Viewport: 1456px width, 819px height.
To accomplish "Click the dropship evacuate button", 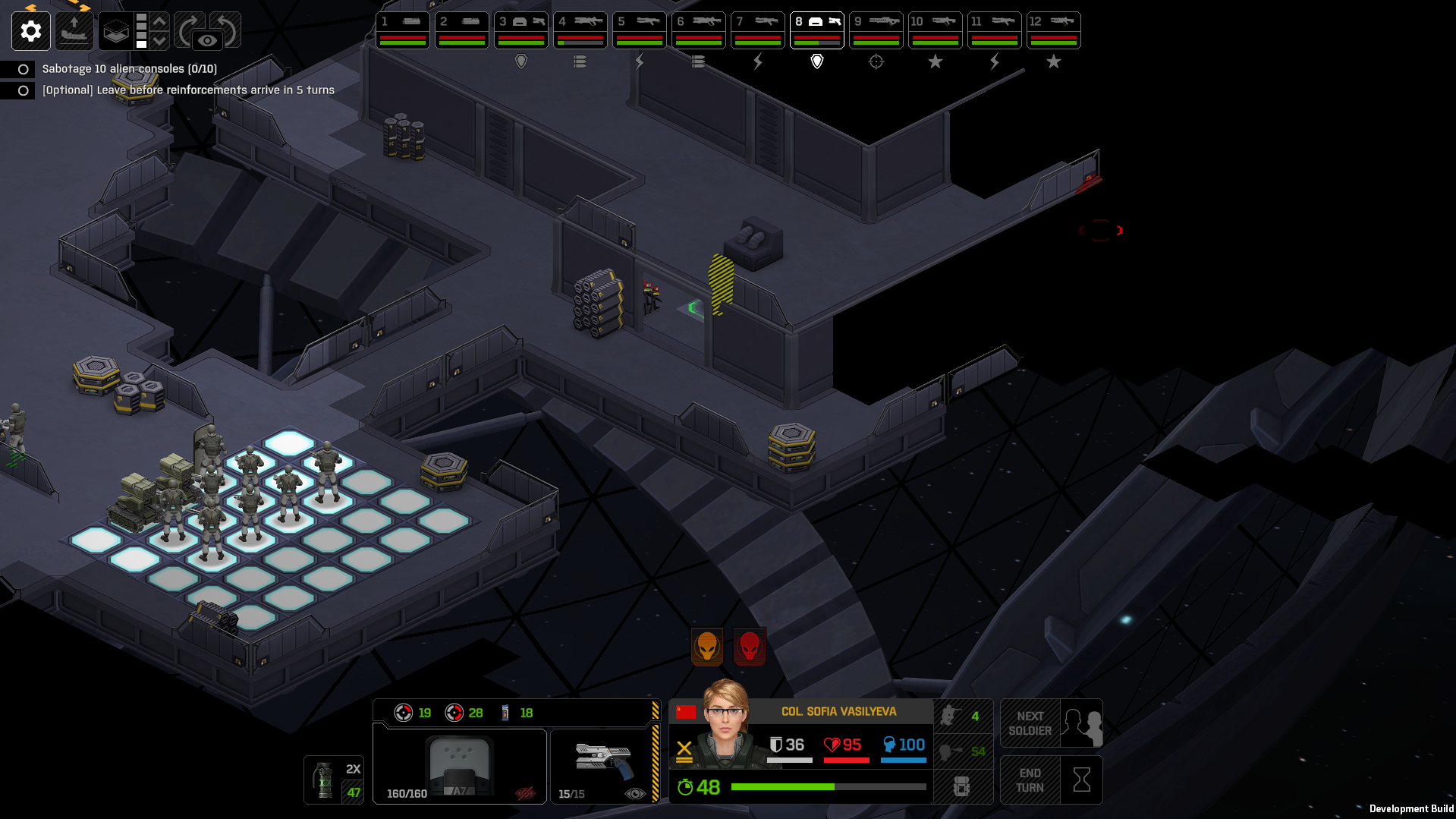I will point(74,31).
